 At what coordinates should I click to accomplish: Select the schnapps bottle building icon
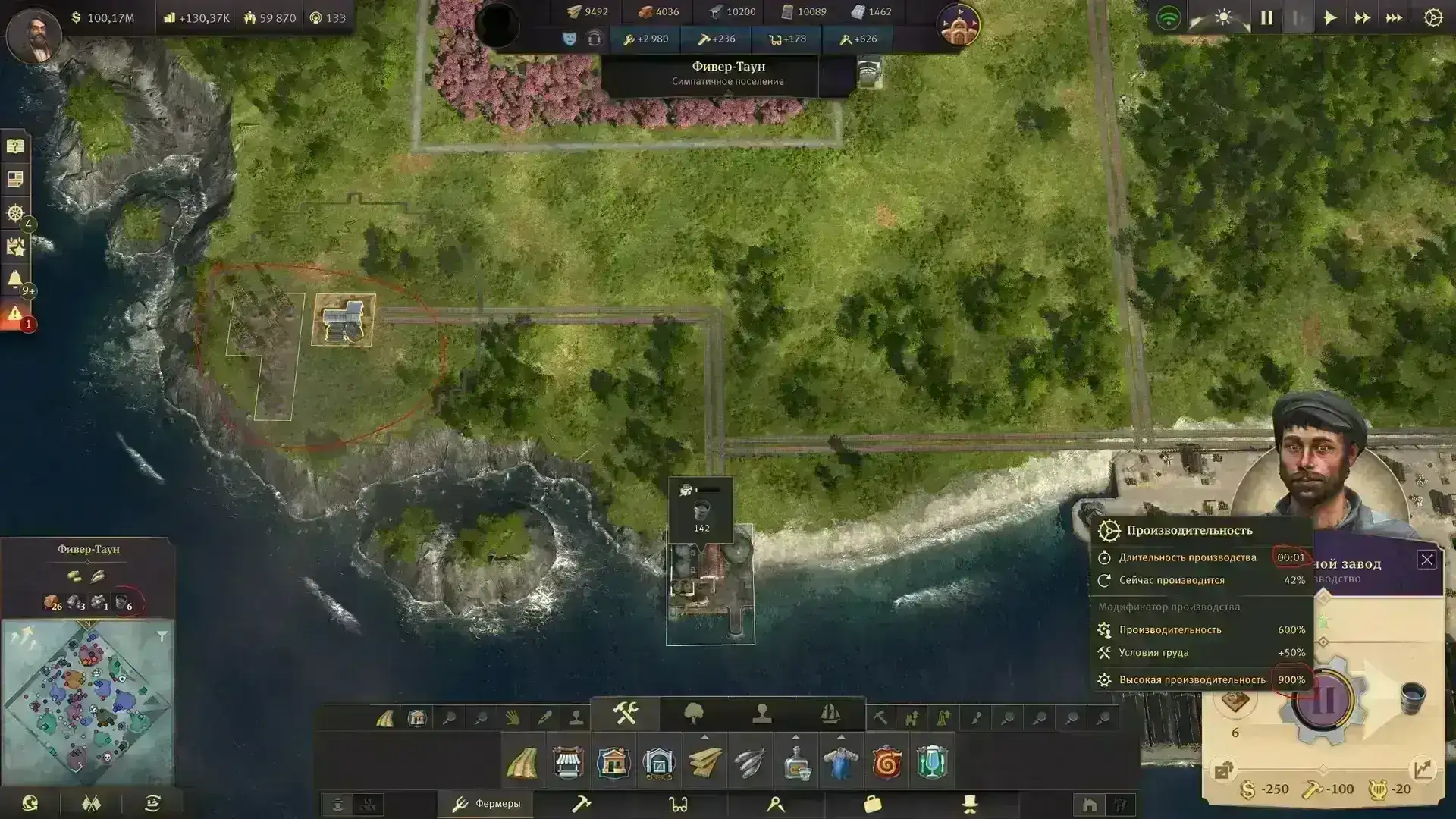795,762
